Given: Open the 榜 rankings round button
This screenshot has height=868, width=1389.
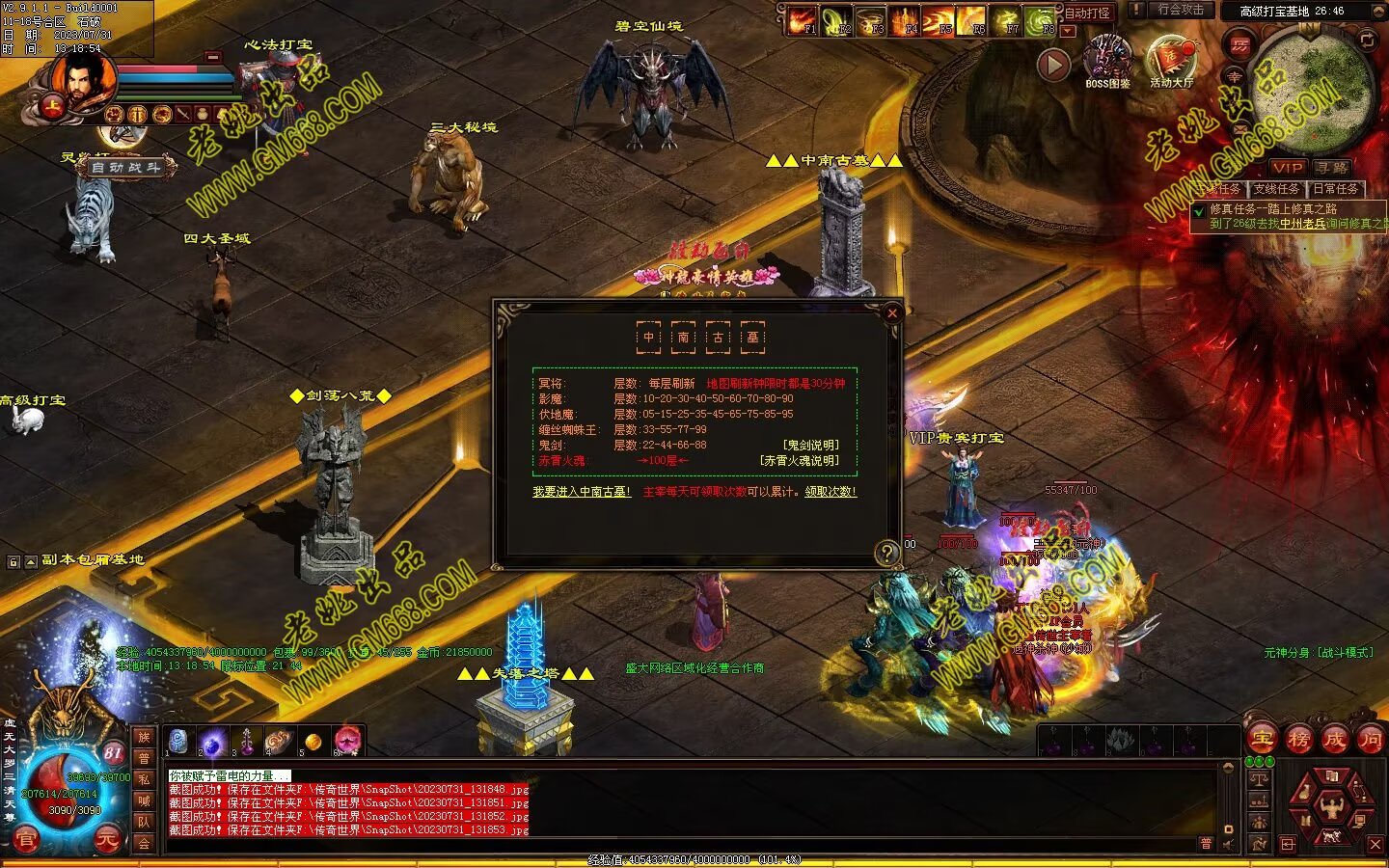Looking at the screenshot, I should (1298, 740).
